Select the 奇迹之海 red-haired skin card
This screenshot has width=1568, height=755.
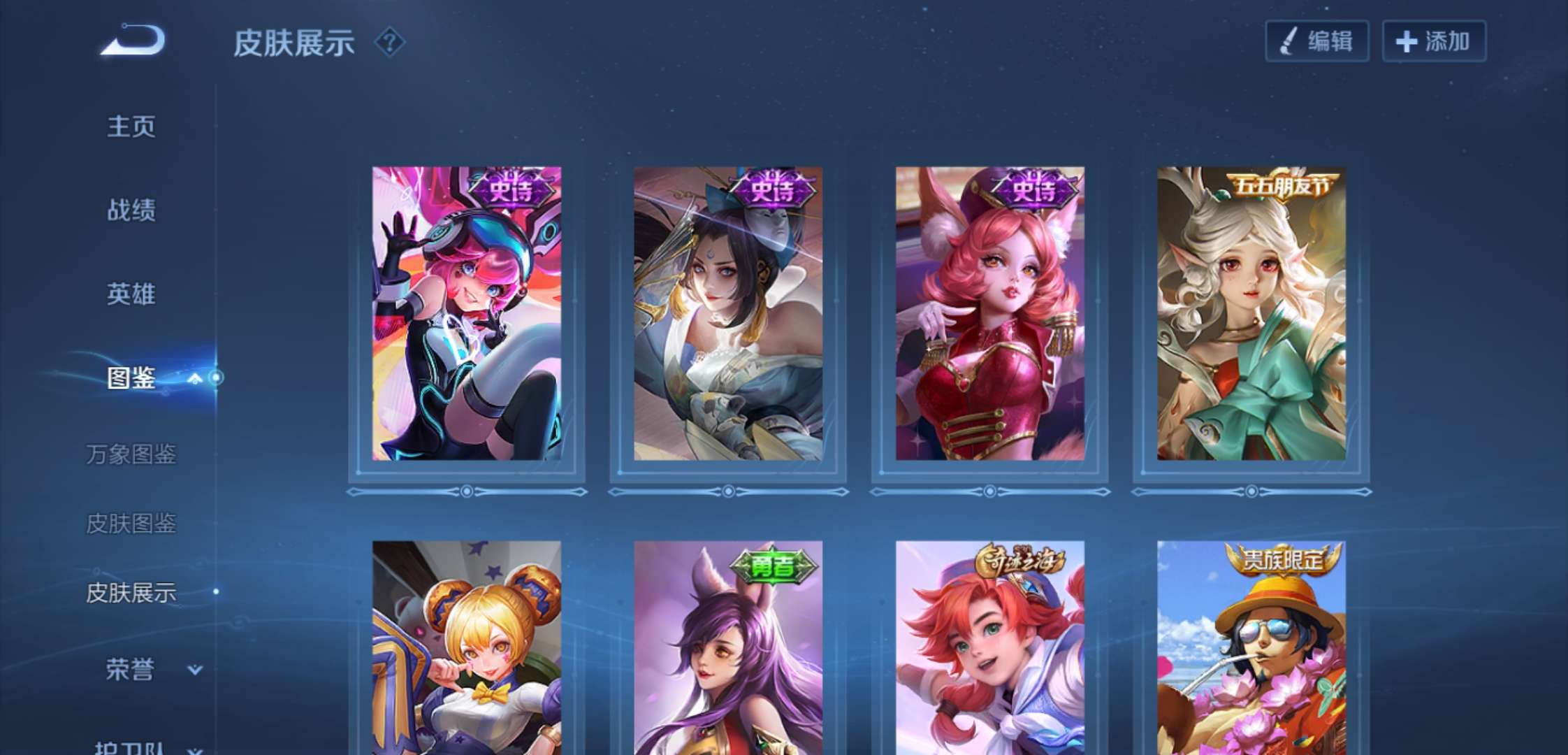(989, 647)
